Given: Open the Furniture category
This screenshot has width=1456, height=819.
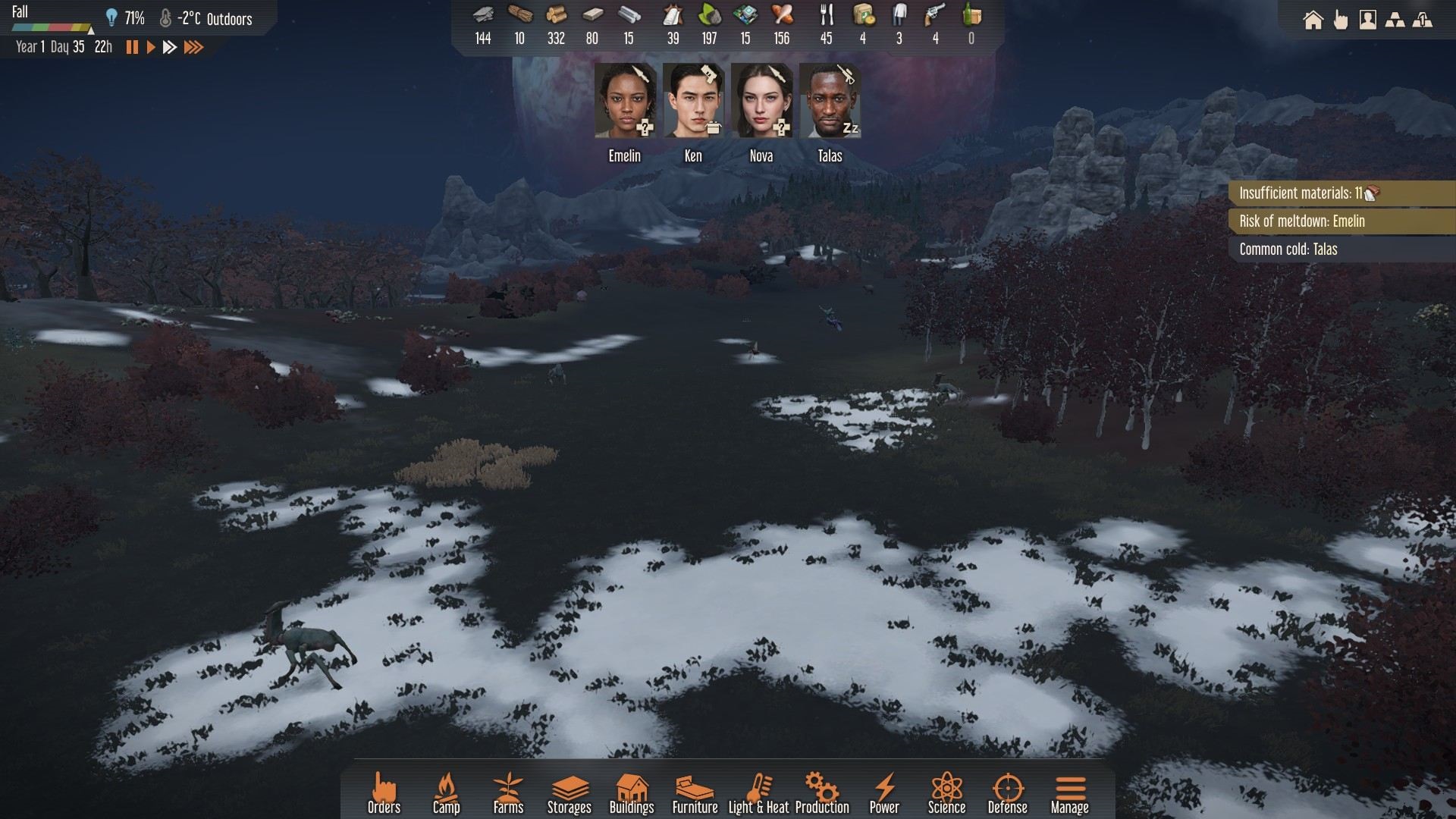Looking at the screenshot, I should point(695,793).
